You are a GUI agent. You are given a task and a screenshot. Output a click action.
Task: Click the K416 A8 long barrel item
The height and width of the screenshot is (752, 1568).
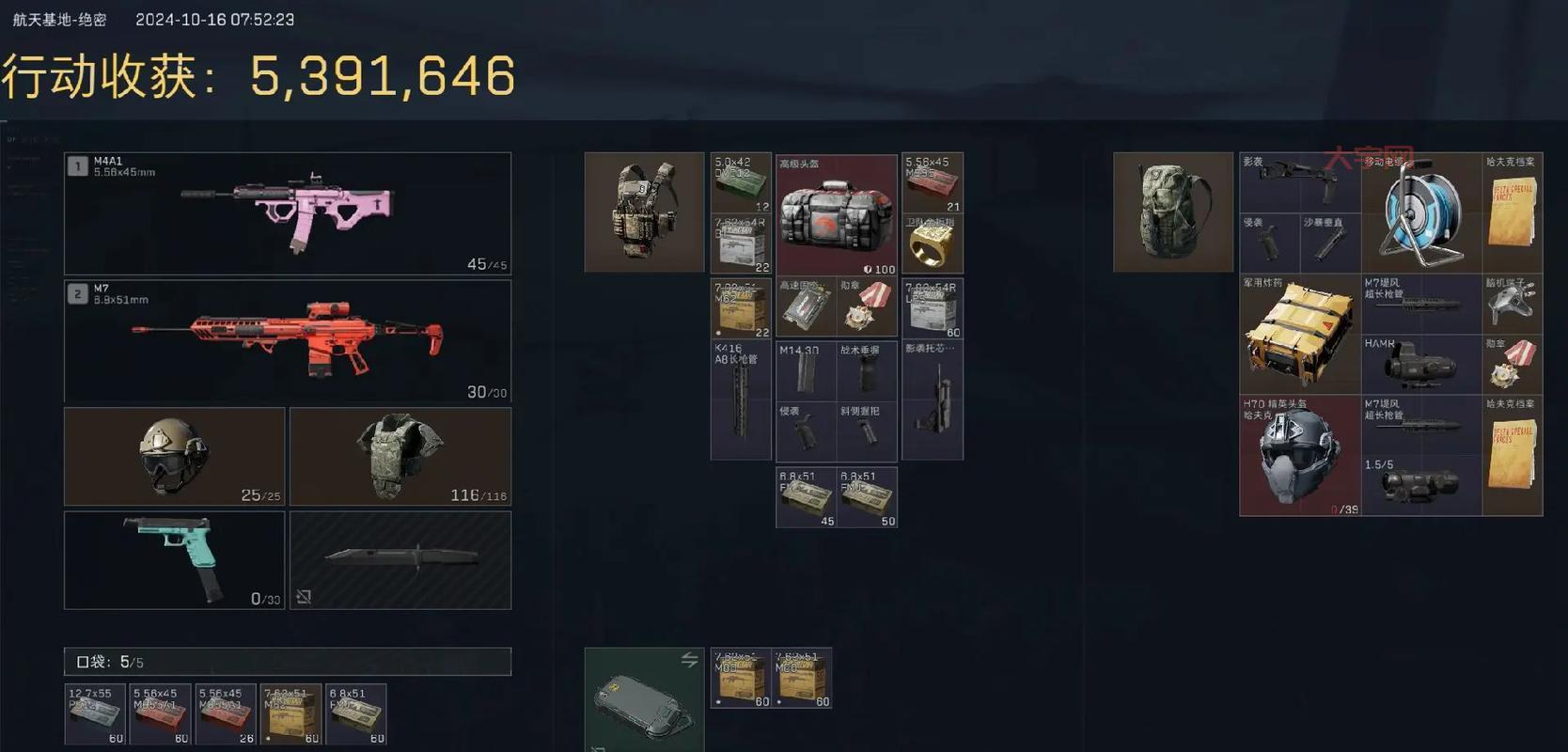[741, 400]
